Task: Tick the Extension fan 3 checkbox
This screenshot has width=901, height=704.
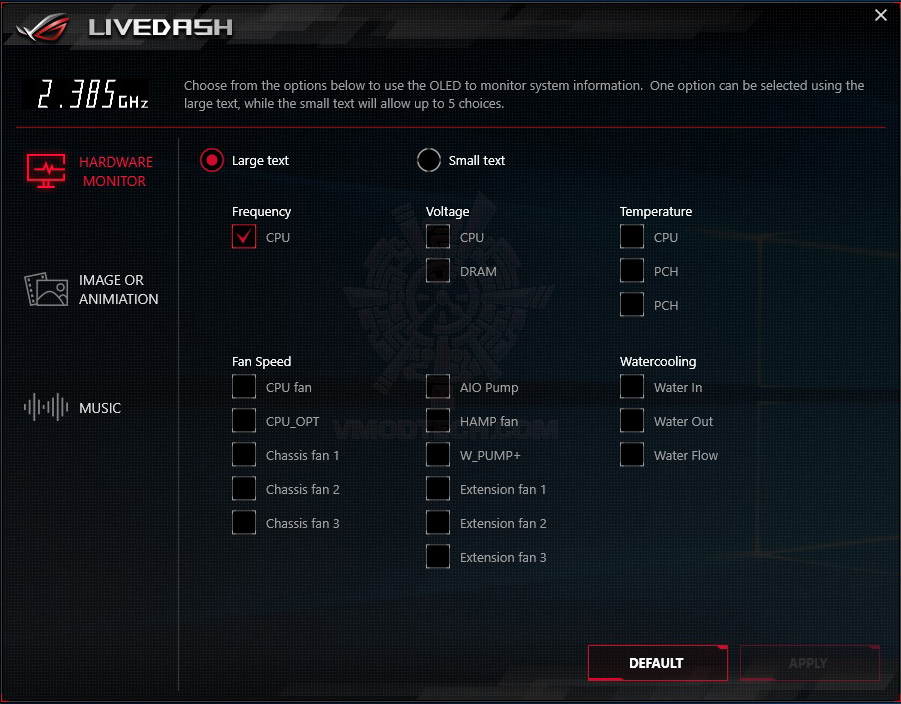Action: point(438,557)
